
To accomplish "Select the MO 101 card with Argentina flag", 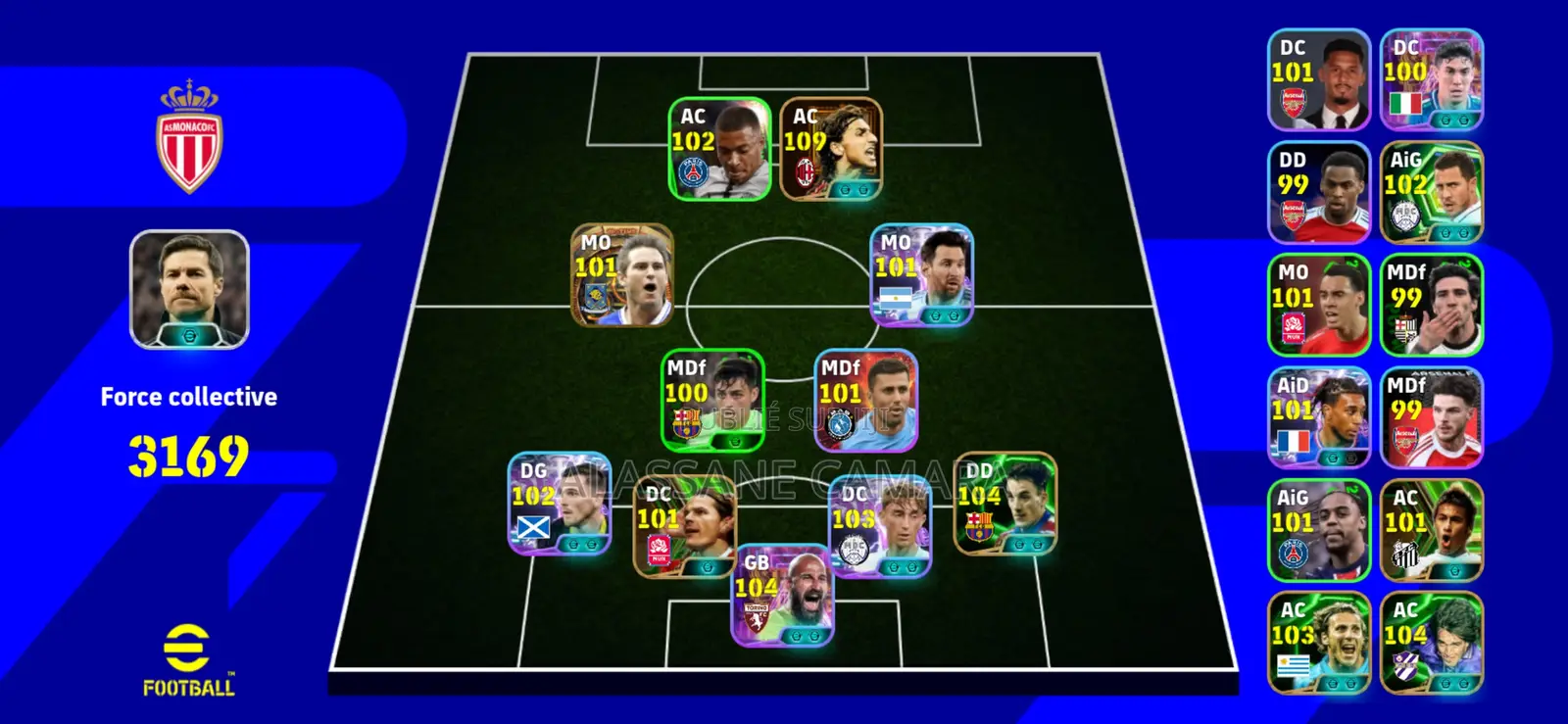I will [921, 275].
